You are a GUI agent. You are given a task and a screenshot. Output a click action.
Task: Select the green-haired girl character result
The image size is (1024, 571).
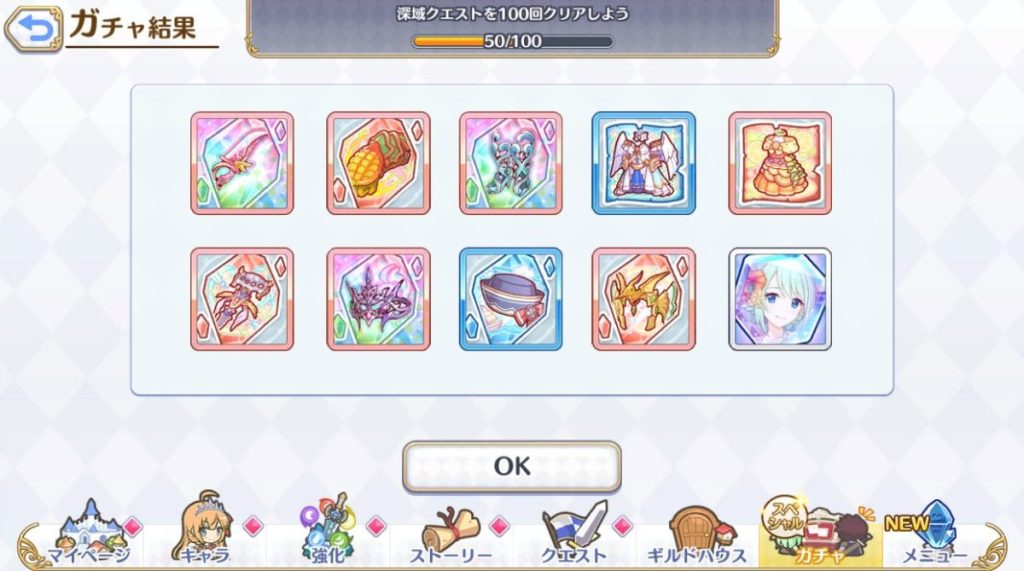[780, 299]
